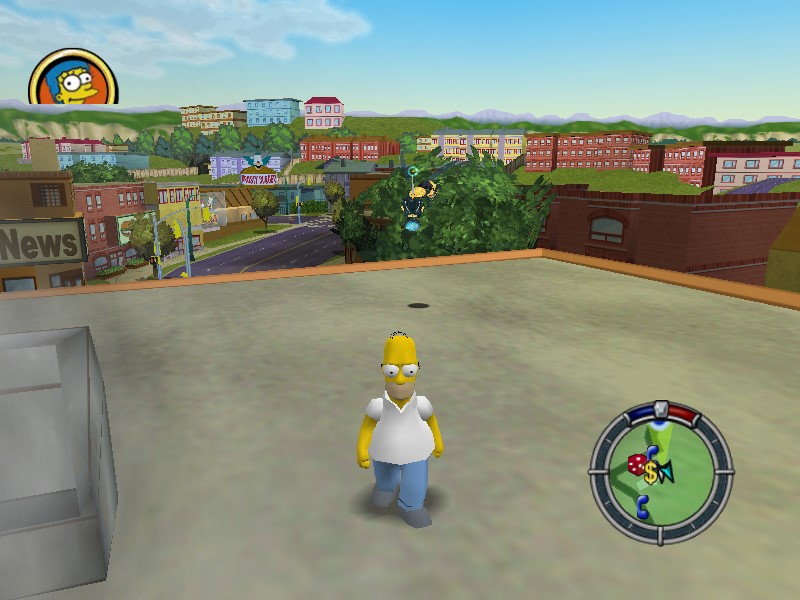Select the red dice marker on the radar

pos(636,465)
